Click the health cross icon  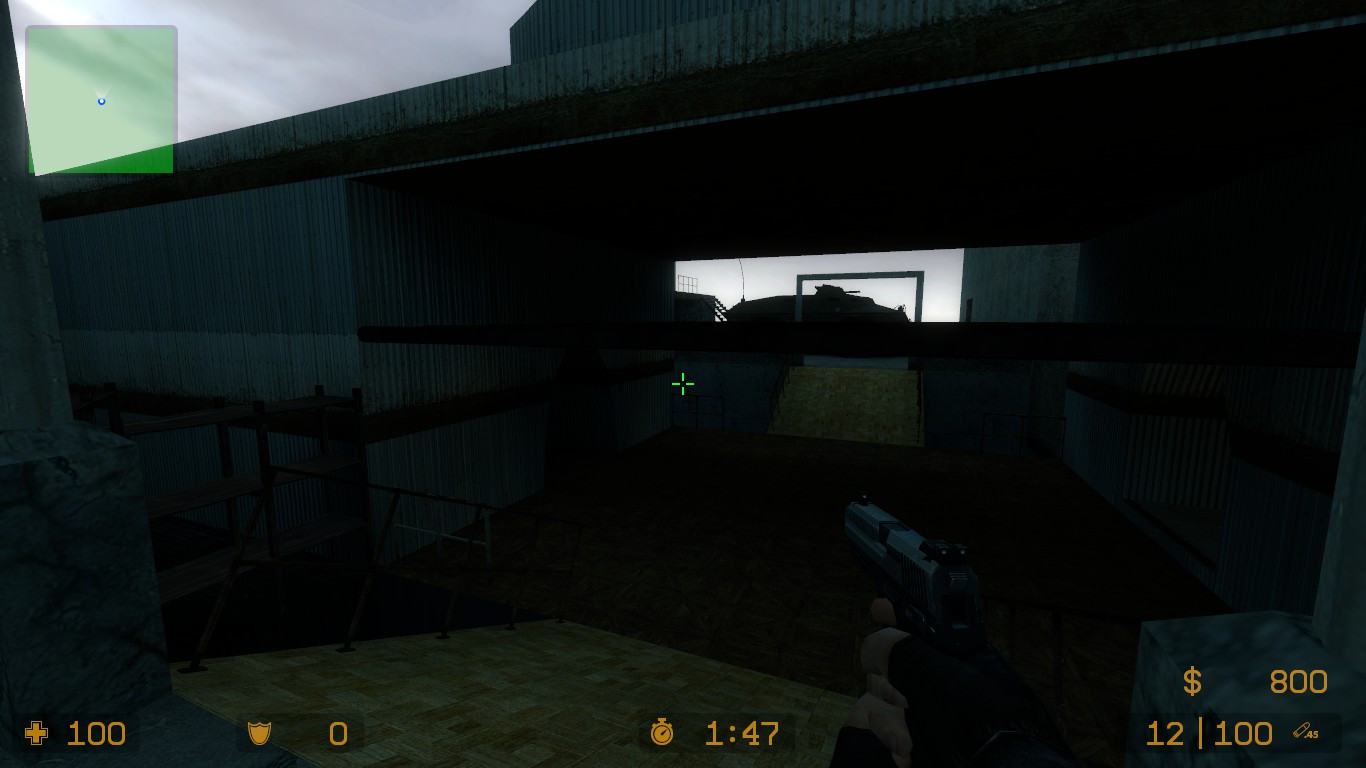click(37, 735)
